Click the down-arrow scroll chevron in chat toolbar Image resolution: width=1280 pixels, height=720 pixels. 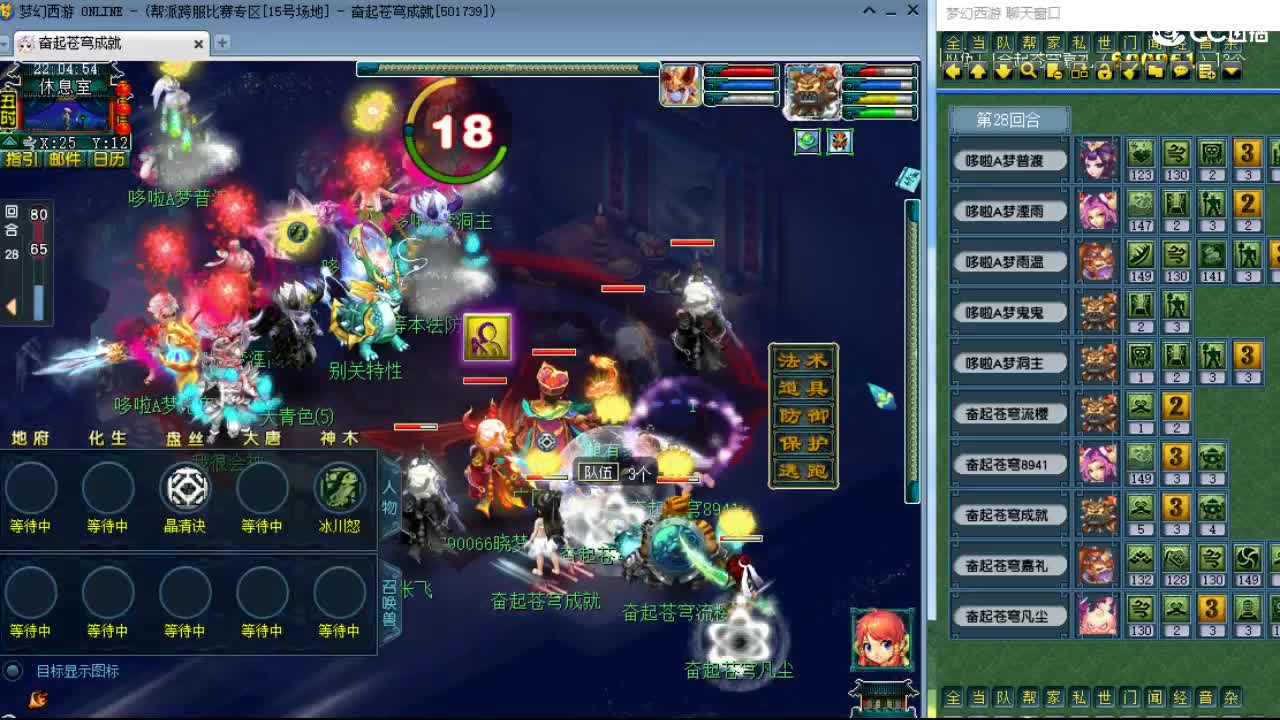click(1002, 71)
